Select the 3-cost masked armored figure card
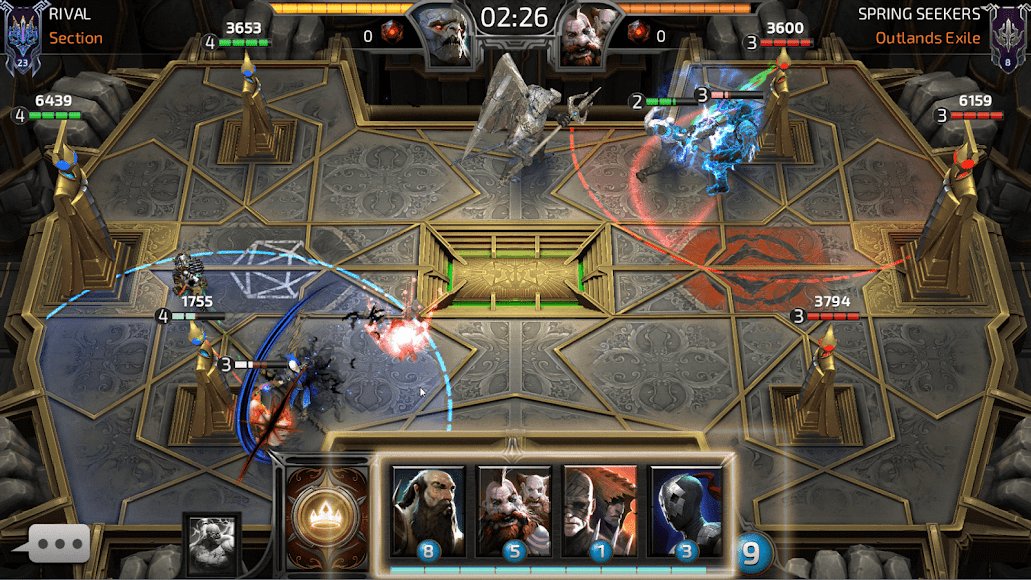The width and height of the screenshot is (1031, 580). [x=686, y=510]
